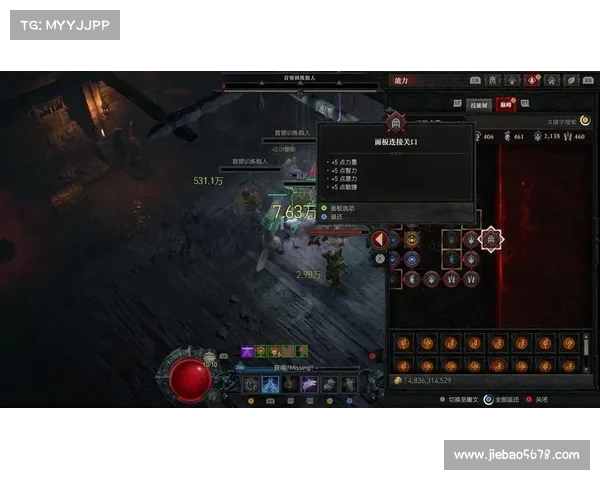This screenshot has width=600, height=480.
Task: Choose 退还 refund option in tooltip
Action: click(x=336, y=216)
